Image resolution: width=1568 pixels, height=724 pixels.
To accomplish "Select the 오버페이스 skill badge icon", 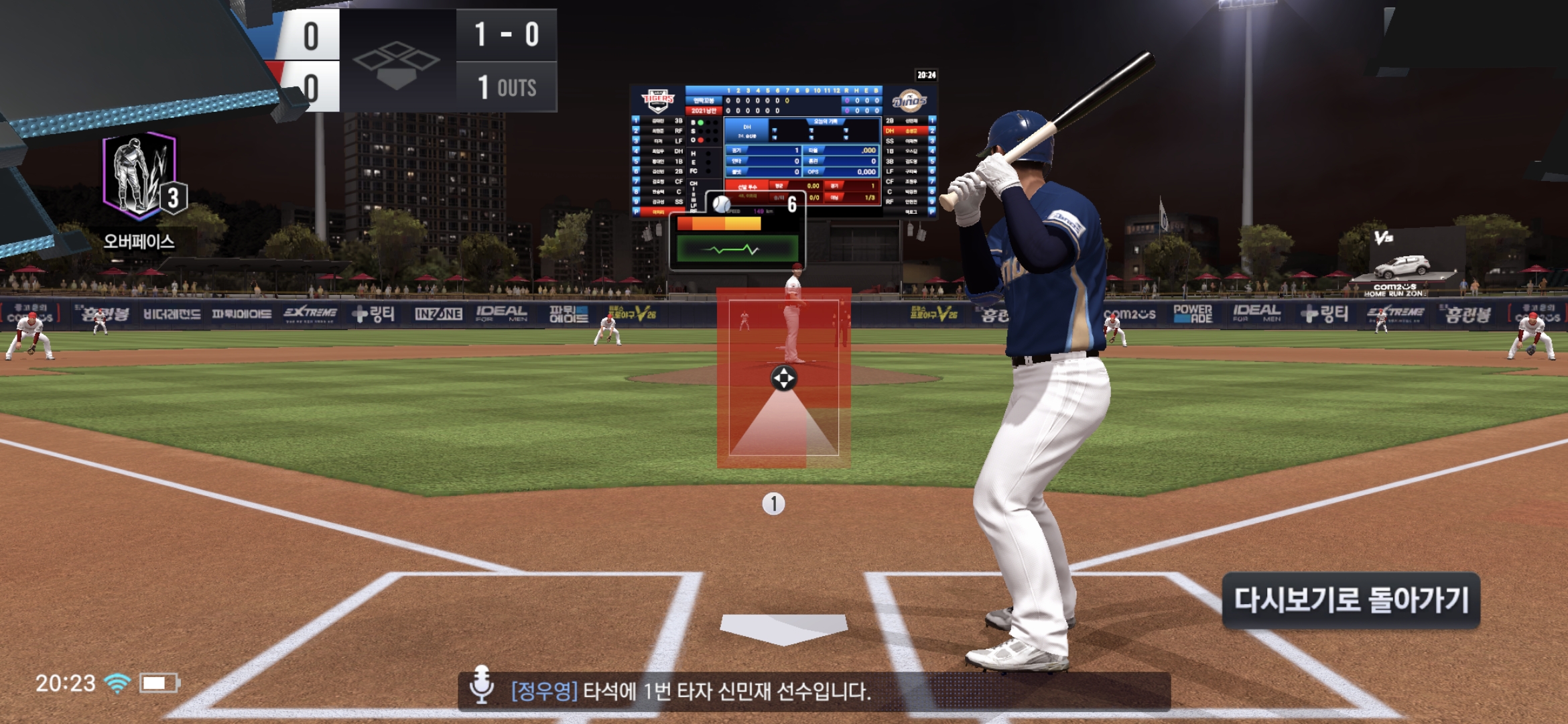I will pos(140,176).
